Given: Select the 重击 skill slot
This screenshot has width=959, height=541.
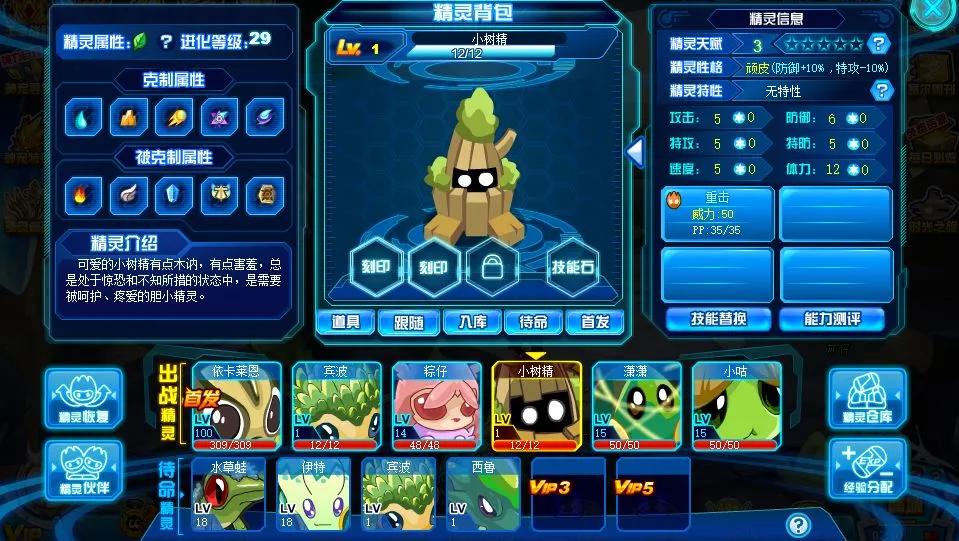Looking at the screenshot, I should pos(717,213).
